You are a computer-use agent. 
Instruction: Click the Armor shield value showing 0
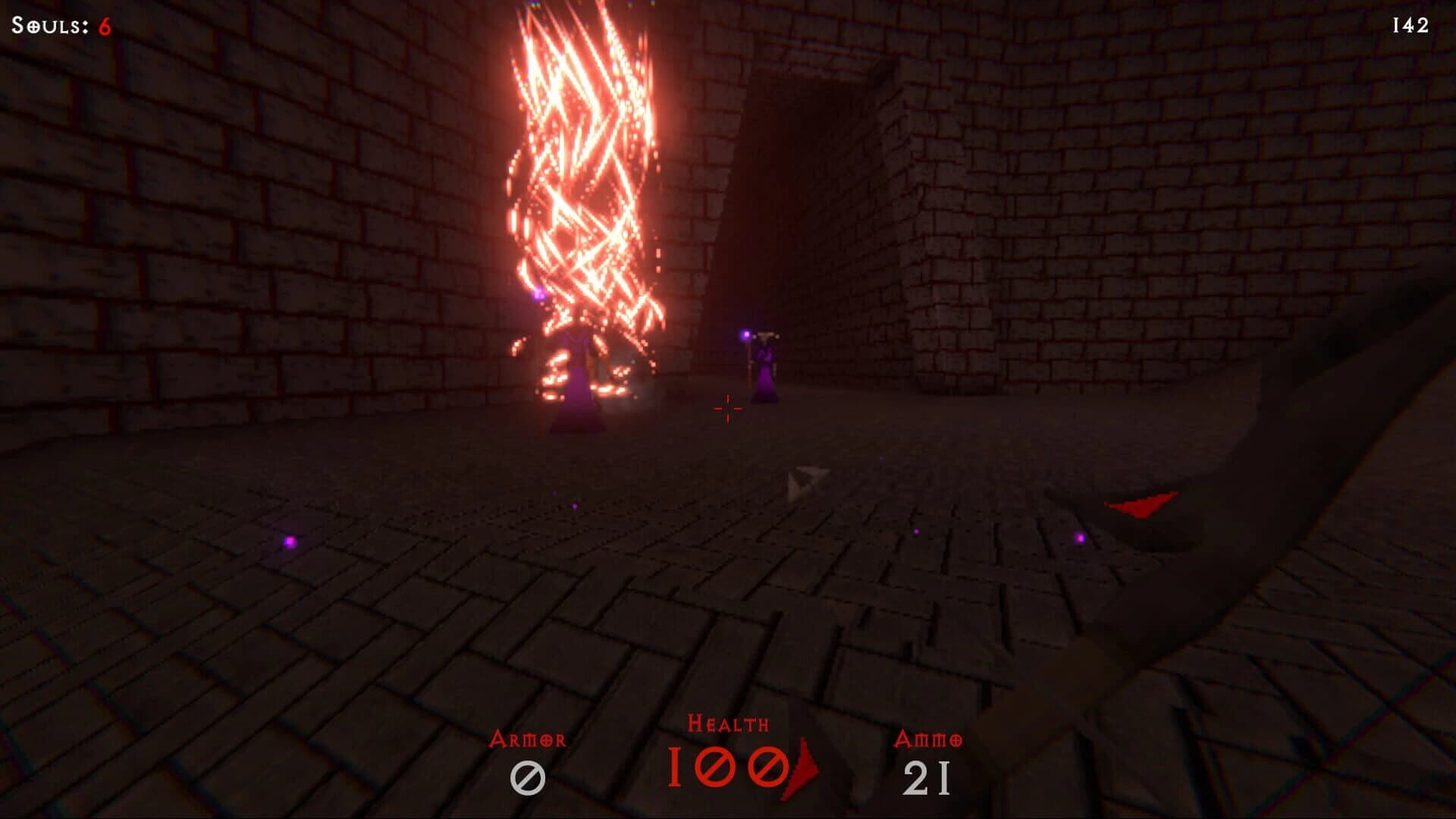click(x=530, y=775)
